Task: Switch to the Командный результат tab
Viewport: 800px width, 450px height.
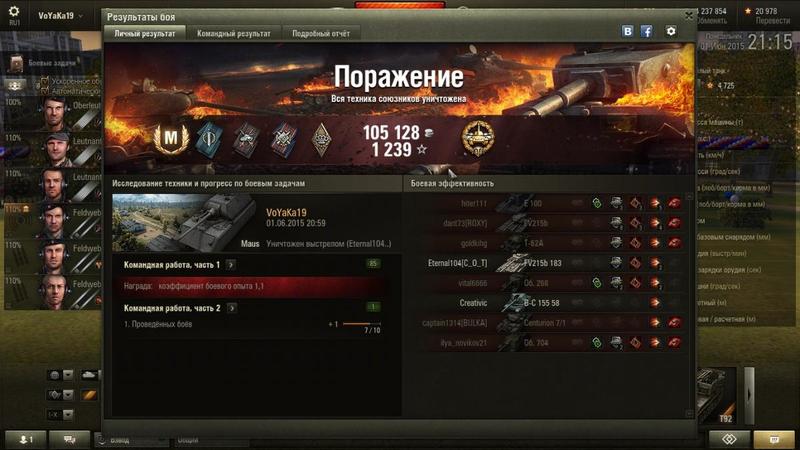Action: click(235, 33)
